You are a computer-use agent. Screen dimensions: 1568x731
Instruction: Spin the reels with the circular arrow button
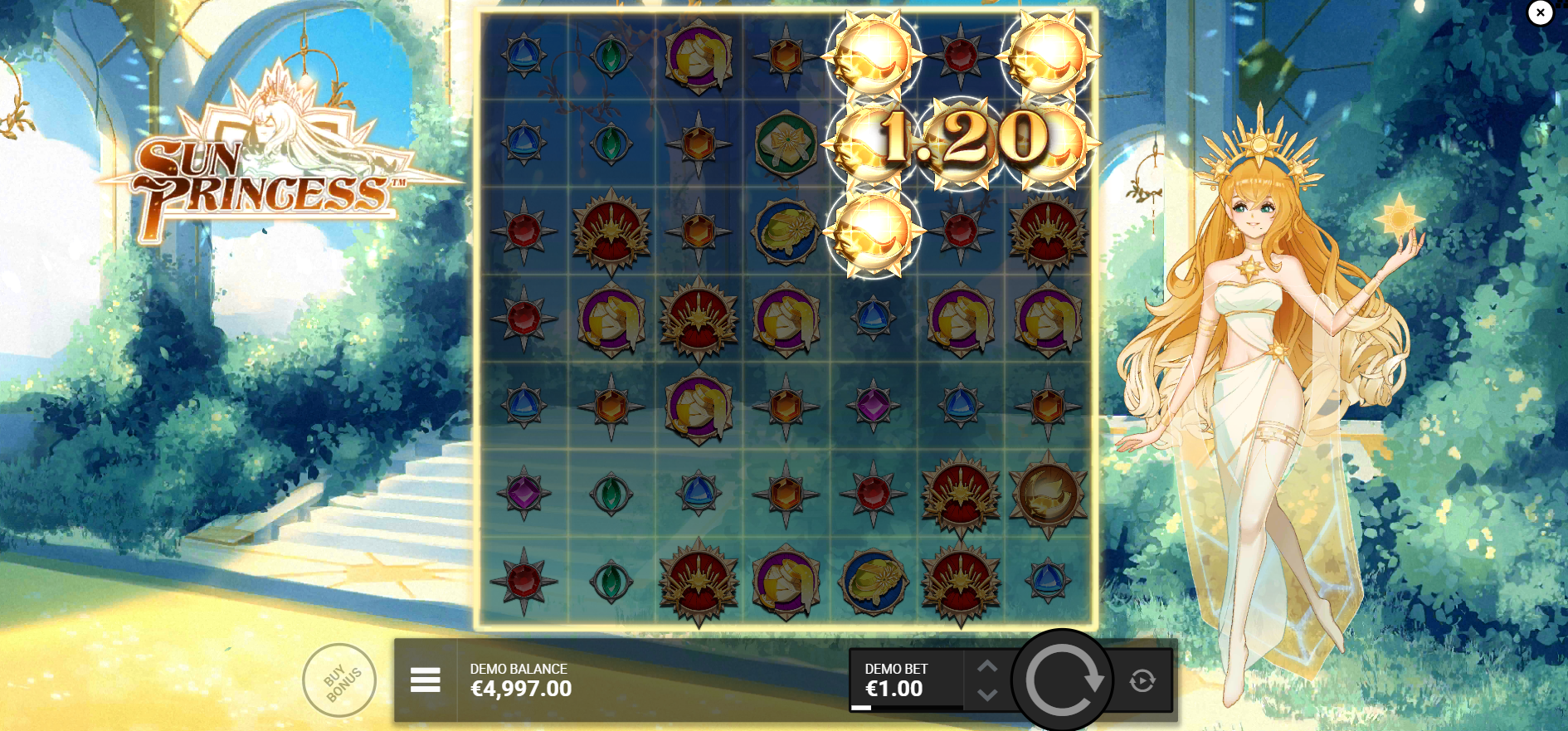click(x=1063, y=680)
